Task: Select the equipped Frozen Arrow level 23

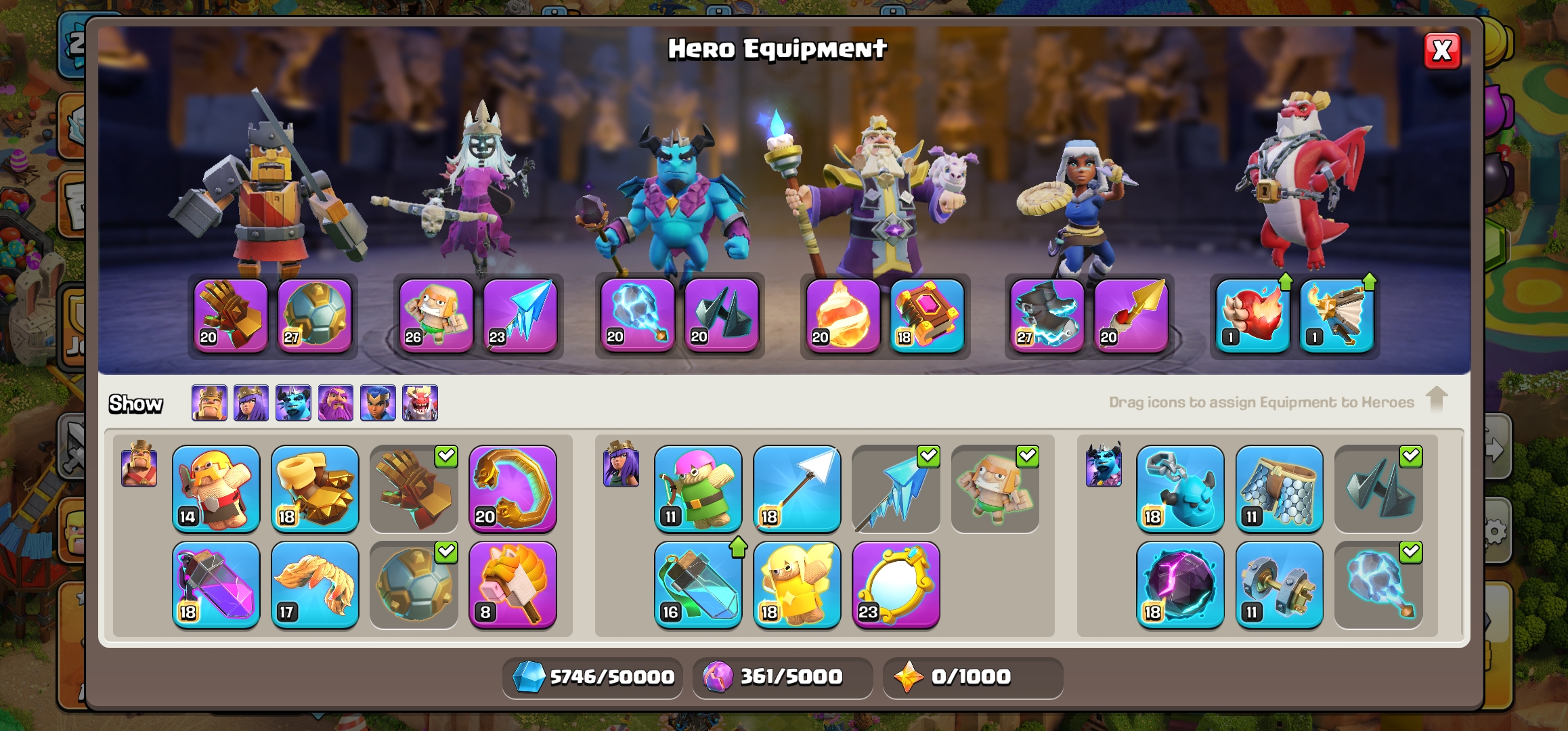Action: pos(520,315)
